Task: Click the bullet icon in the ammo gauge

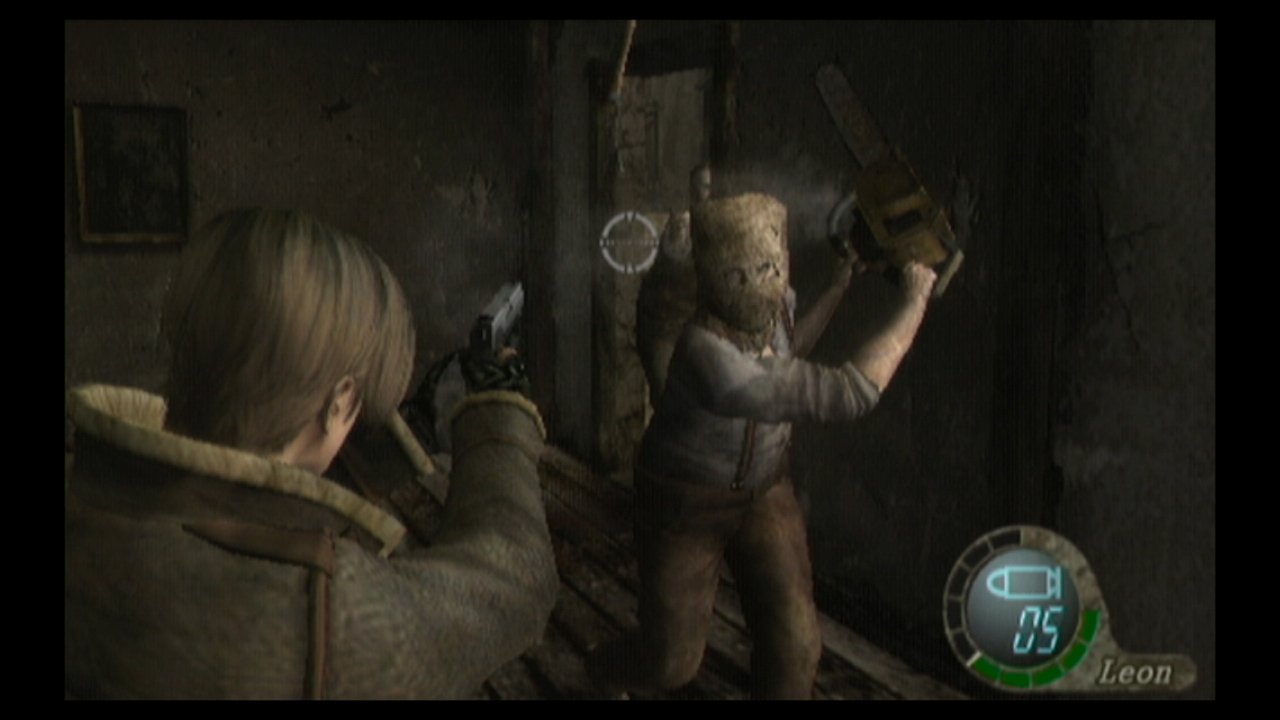Action: click(1019, 582)
